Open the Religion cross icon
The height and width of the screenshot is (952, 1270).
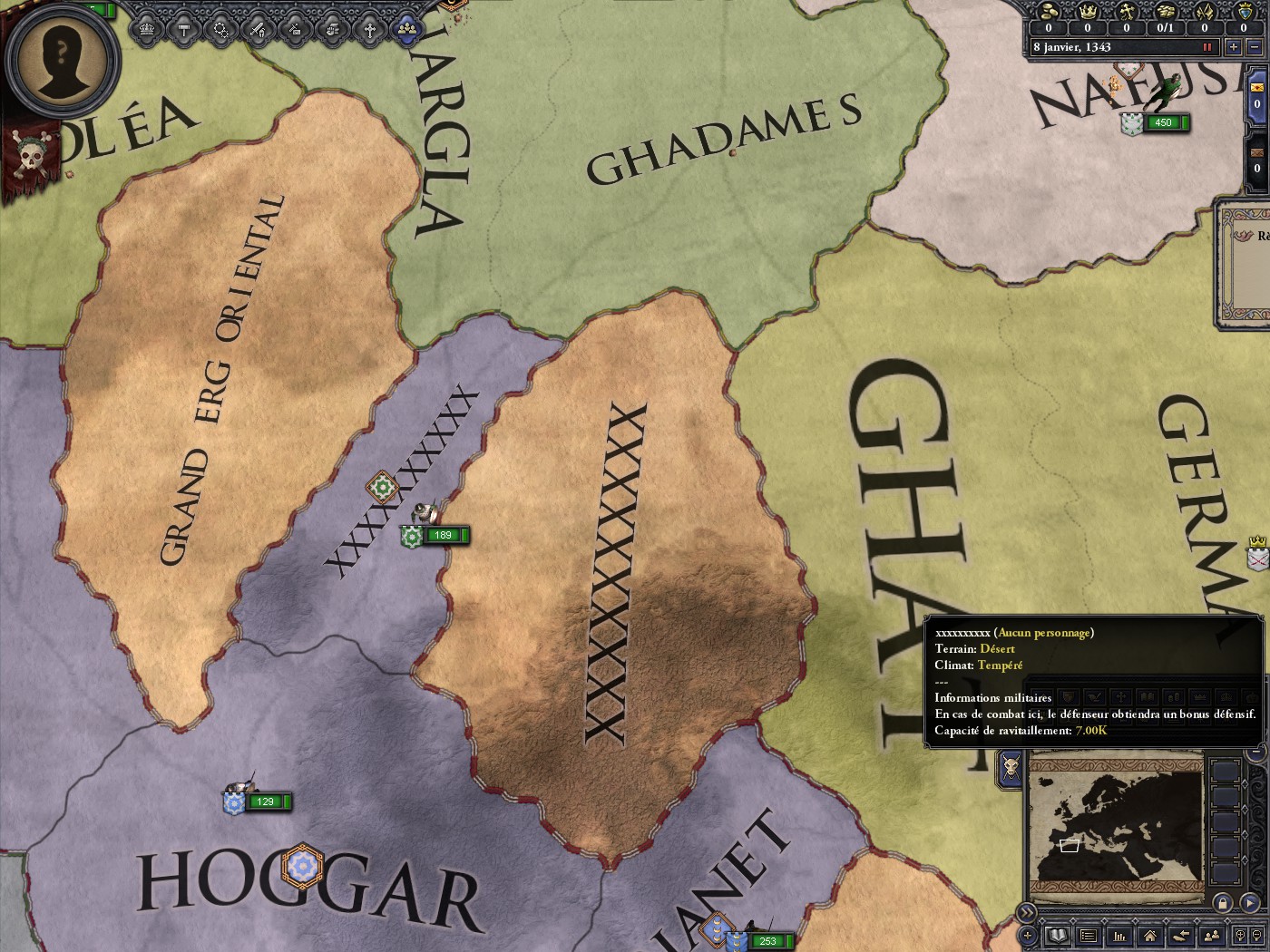tap(368, 28)
